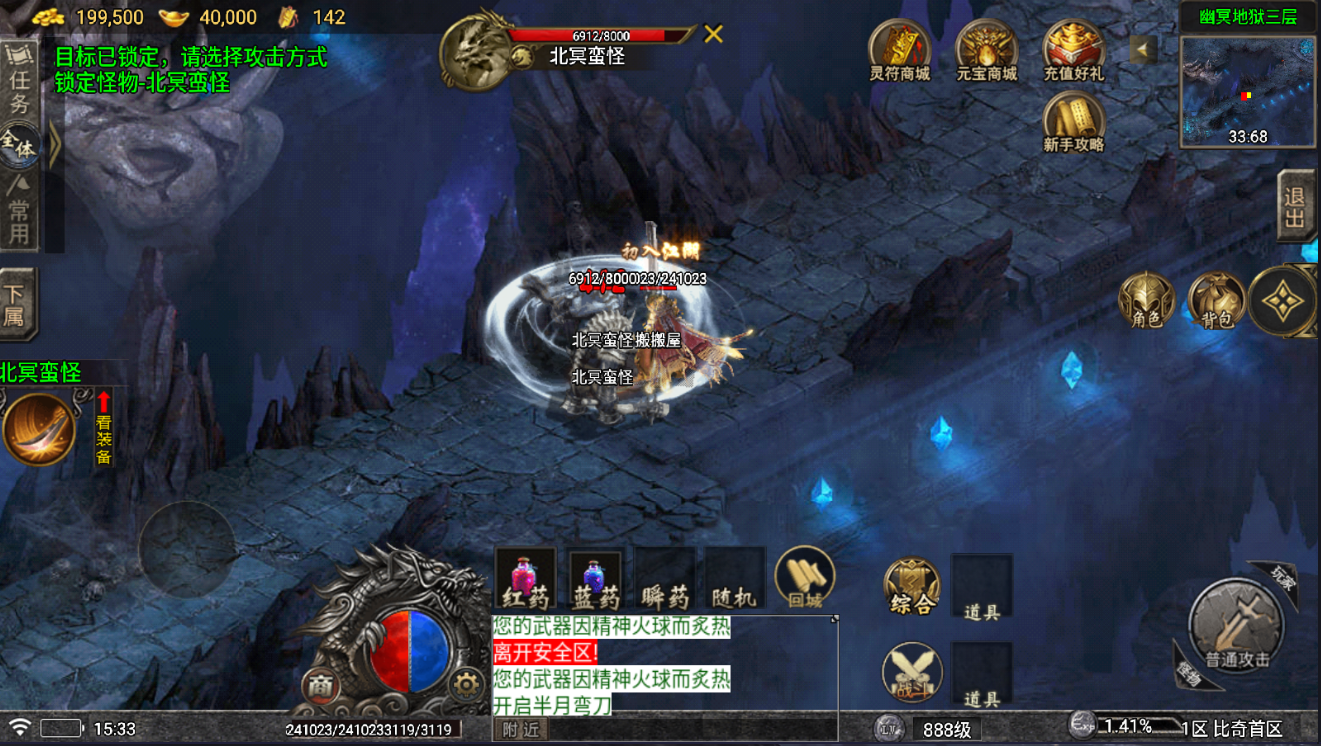Switch to the 常用 tab

[x=19, y=210]
